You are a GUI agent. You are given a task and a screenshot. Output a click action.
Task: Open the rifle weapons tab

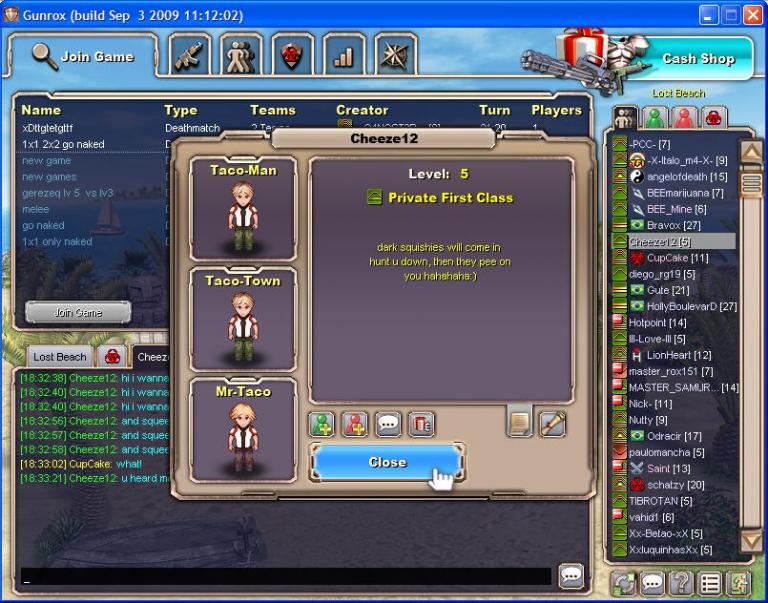click(x=190, y=56)
